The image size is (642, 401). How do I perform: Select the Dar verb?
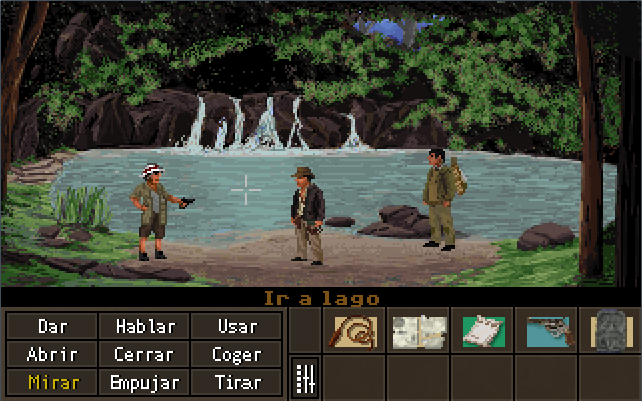(52, 327)
